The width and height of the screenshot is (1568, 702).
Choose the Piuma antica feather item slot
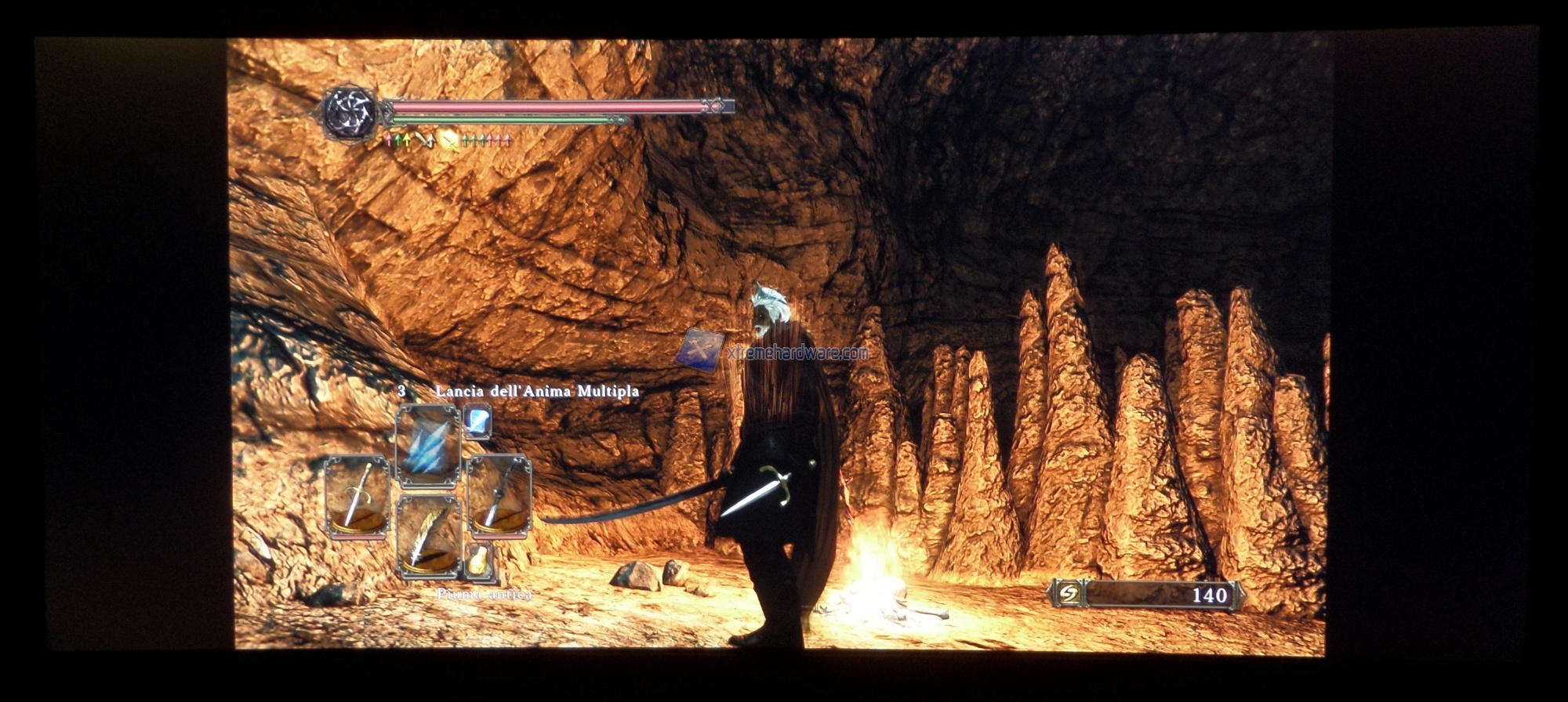point(428,537)
